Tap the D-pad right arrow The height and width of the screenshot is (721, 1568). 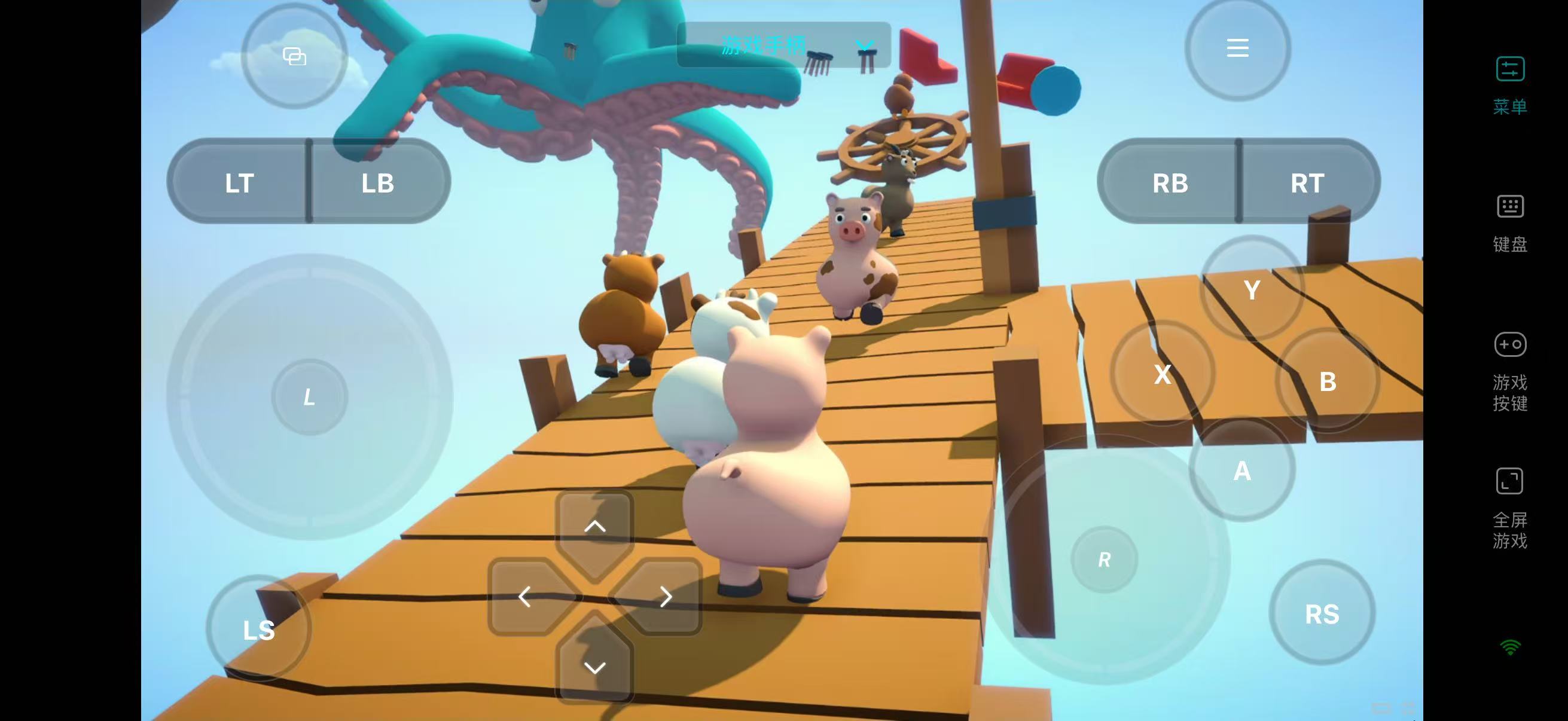(666, 597)
